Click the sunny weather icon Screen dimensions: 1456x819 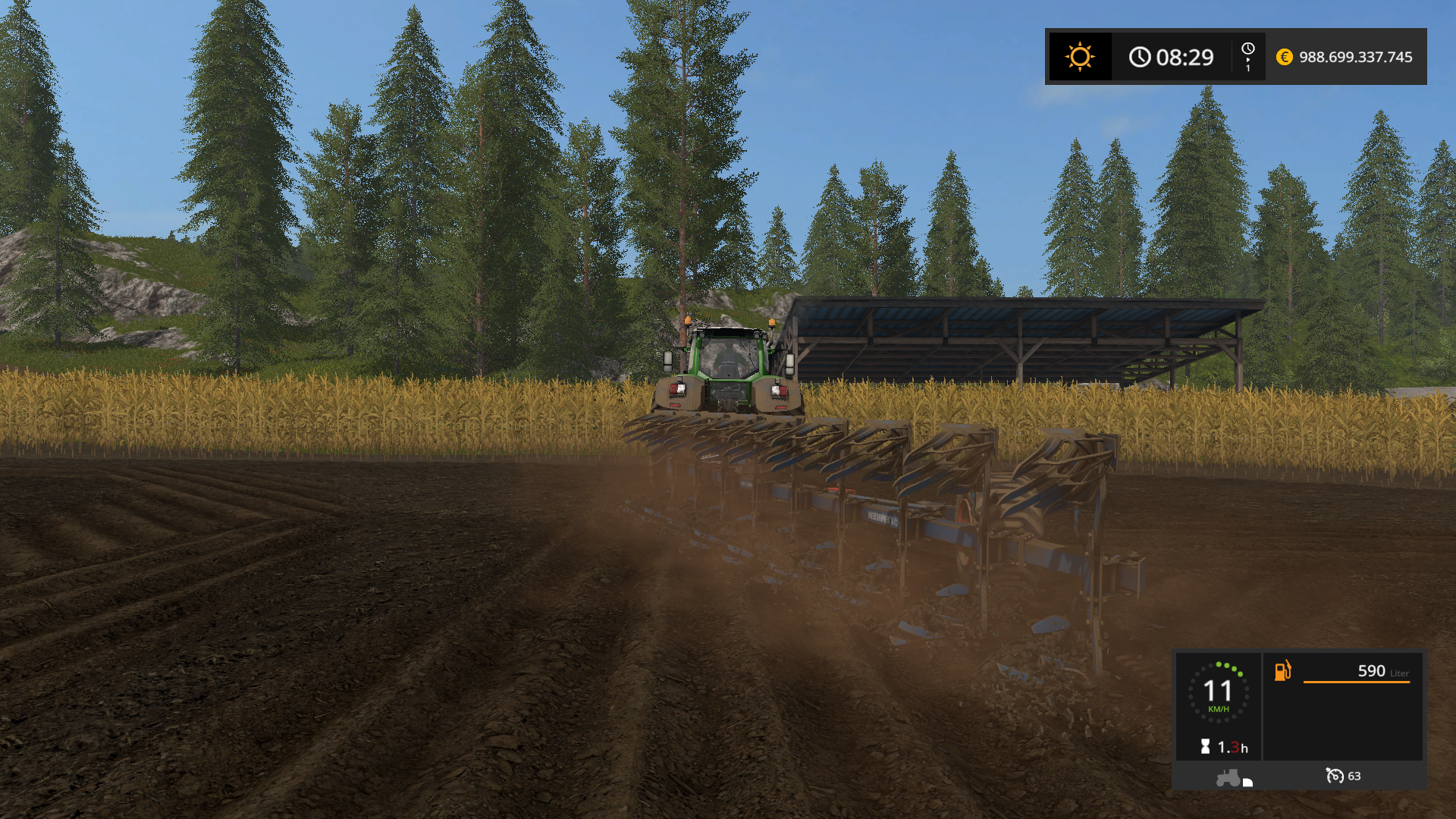pyautogui.click(x=1079, y=57)
